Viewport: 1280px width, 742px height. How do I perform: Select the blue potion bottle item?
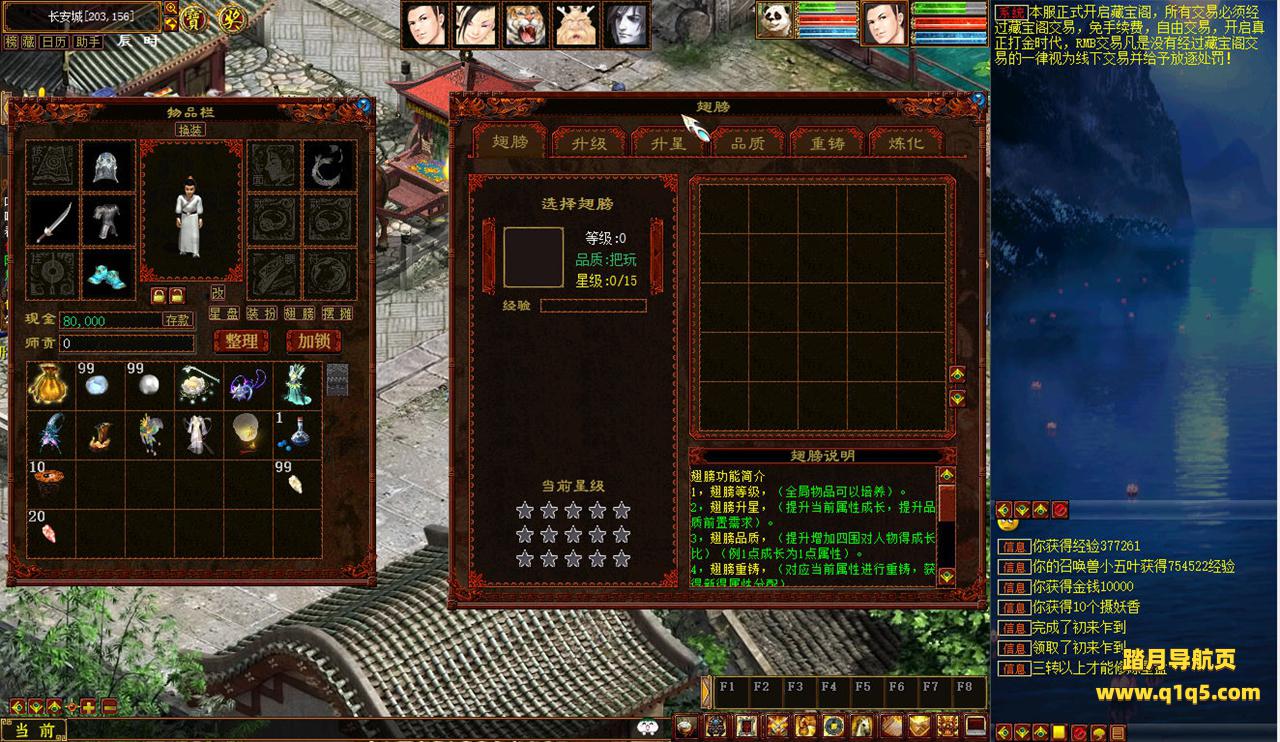click(x=297, y=434)
